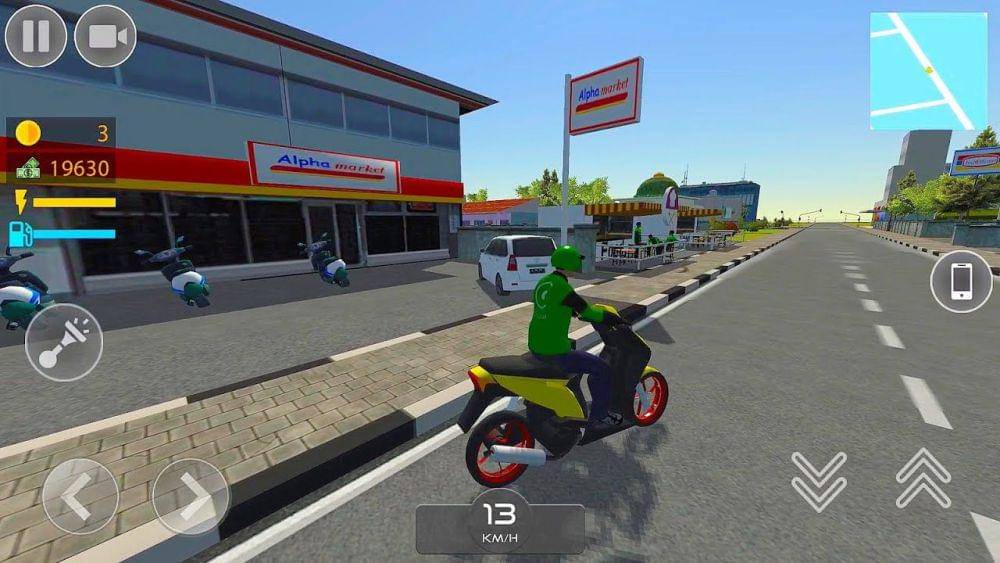Pause the game
1000x563 pixels.
click(x=36, y=36)
